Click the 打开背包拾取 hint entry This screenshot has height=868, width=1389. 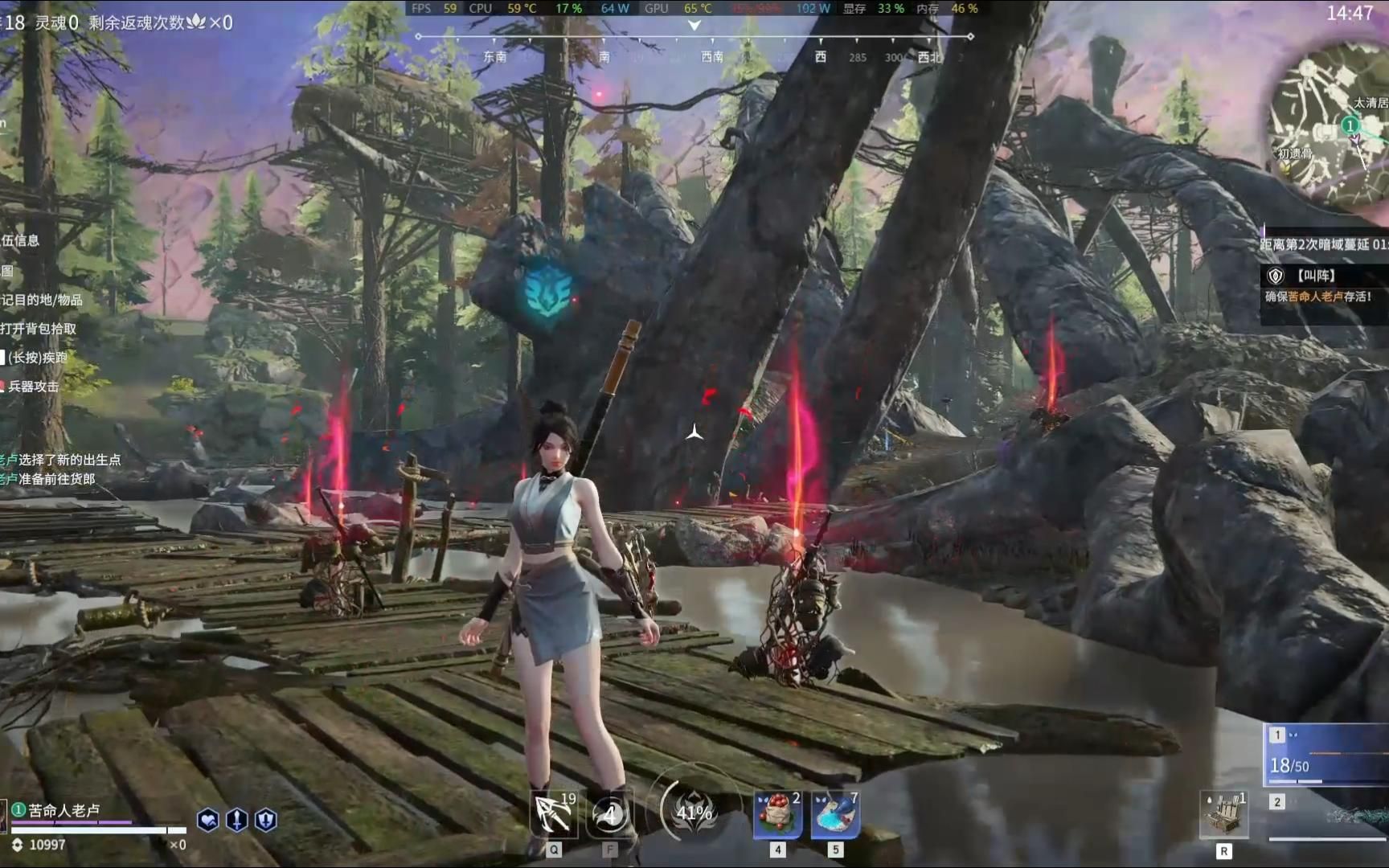click(39, 329)
